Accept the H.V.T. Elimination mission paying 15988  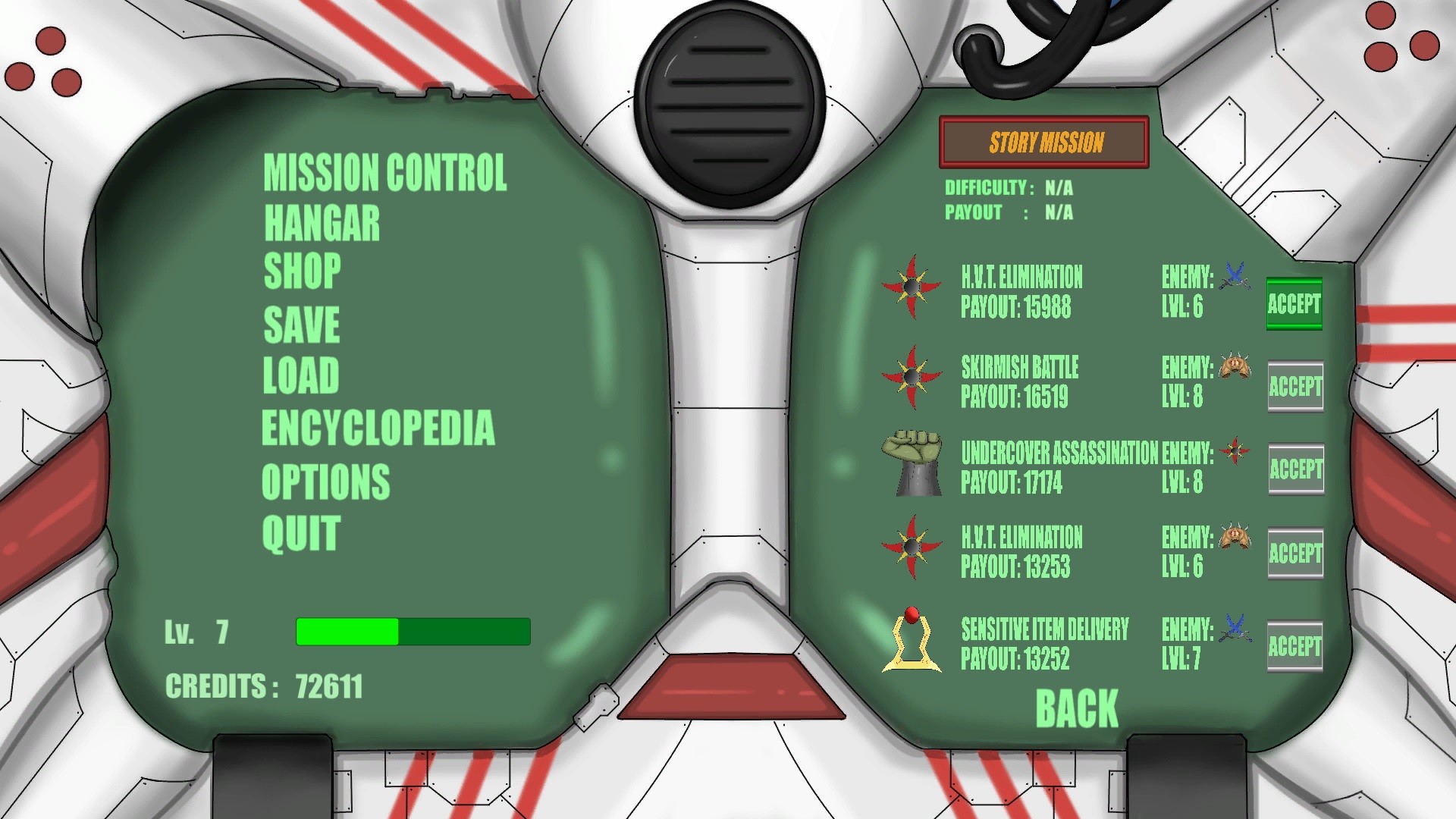(1294, 305)
